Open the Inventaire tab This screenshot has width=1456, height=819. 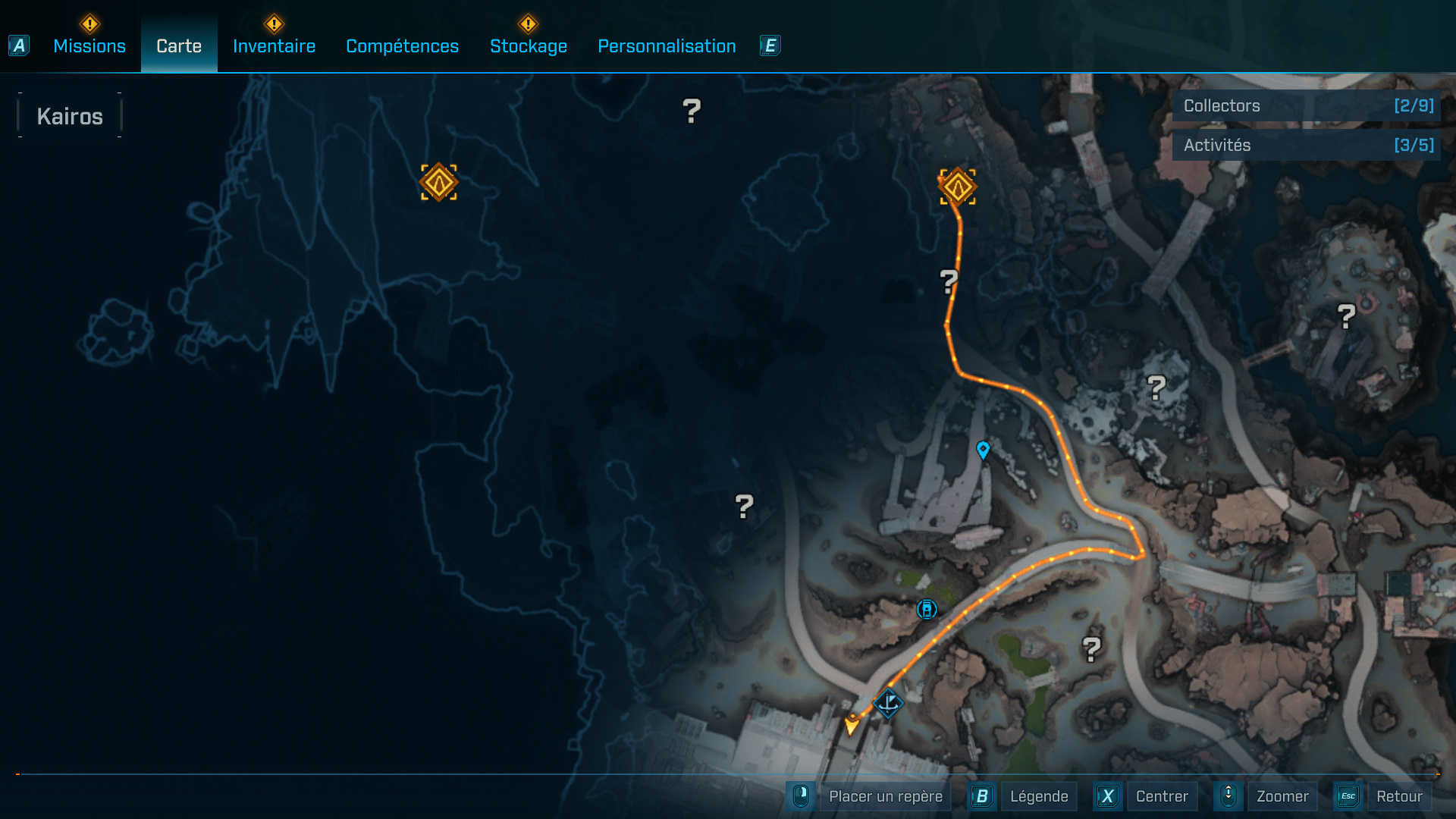tap(274, 46)
